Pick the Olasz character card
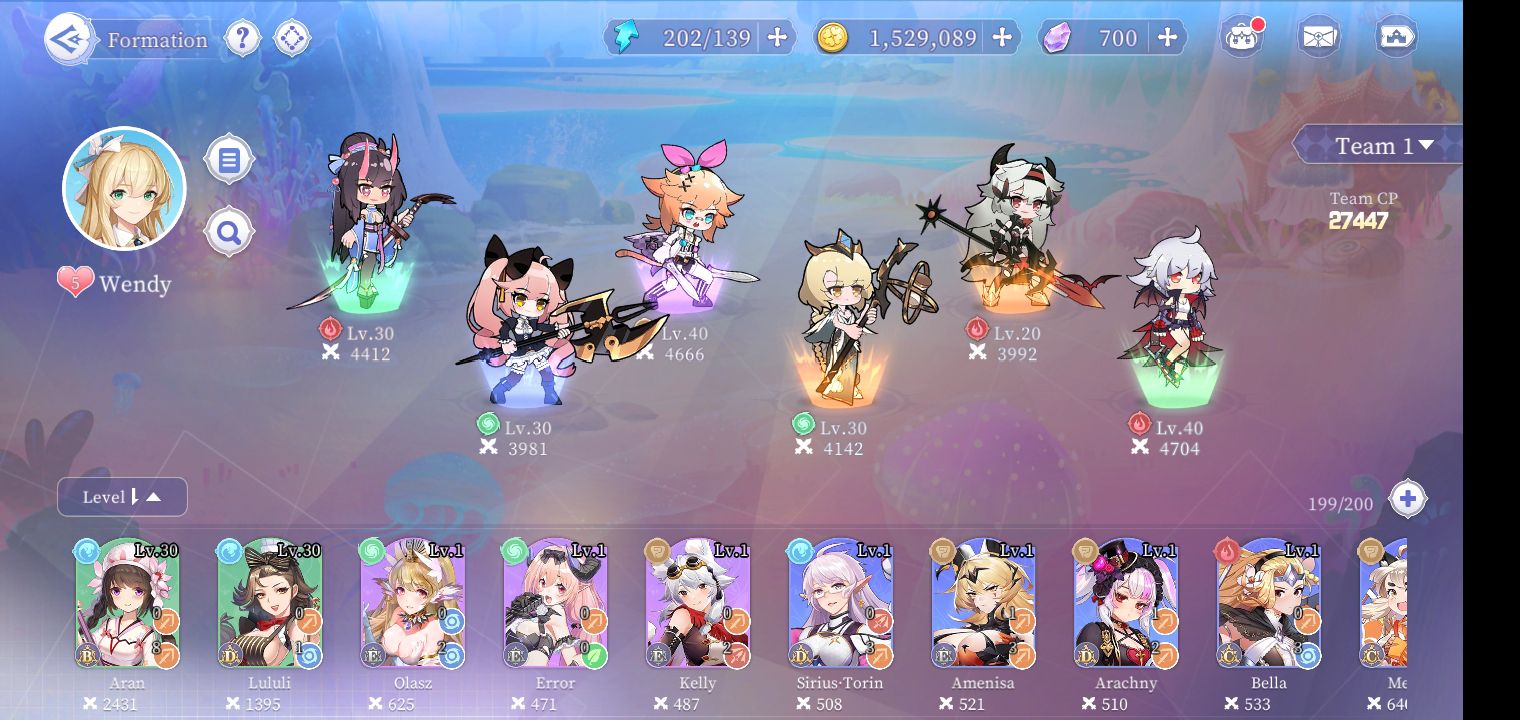 pos(413,604)
